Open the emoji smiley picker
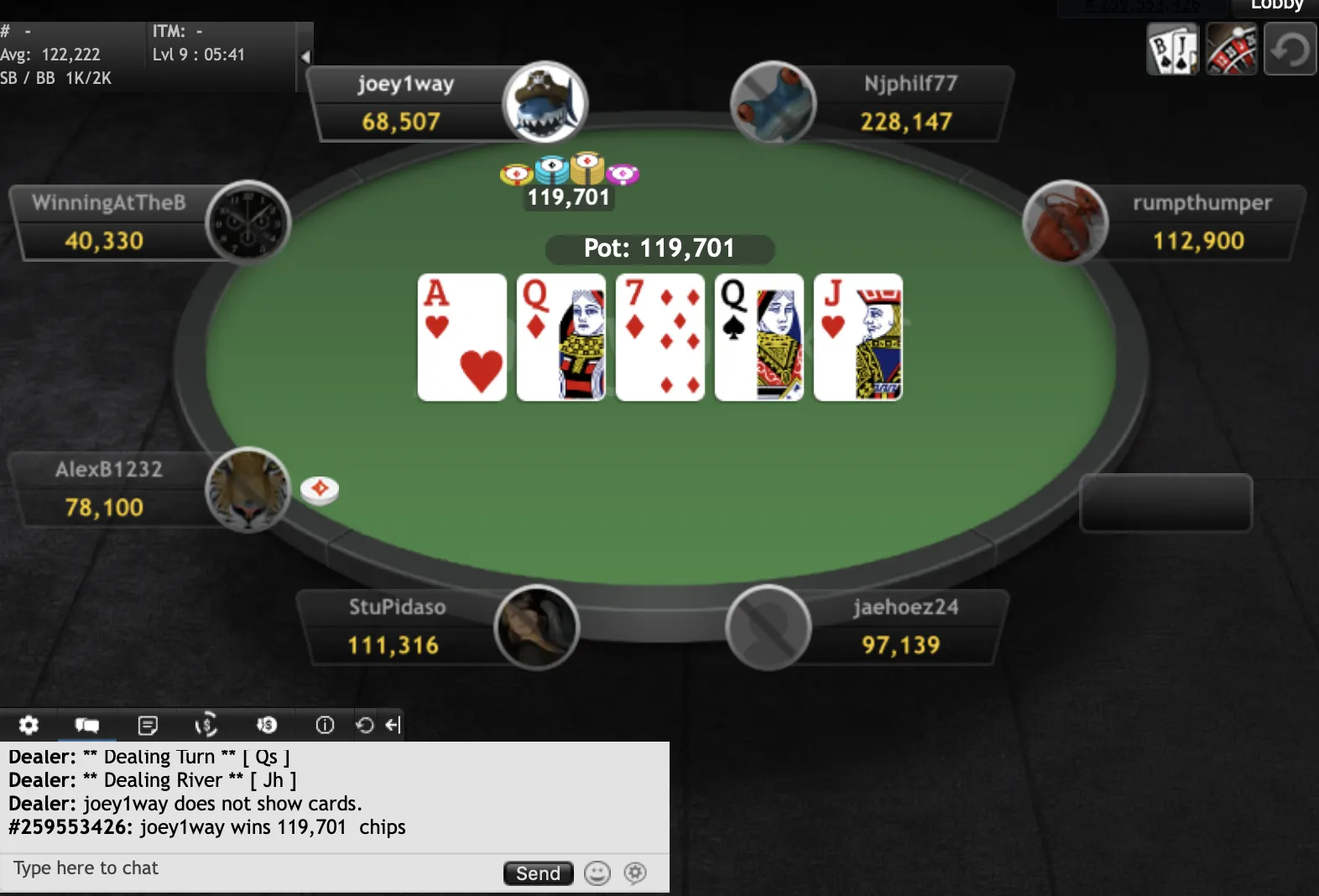 pyautogui.click(x=597, y=873)
